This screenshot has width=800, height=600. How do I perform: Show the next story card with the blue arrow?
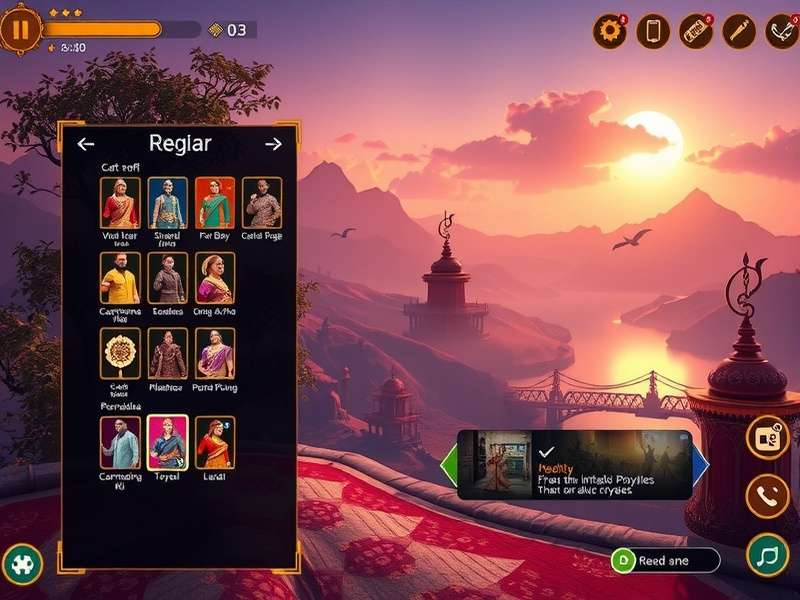[700, 465]
